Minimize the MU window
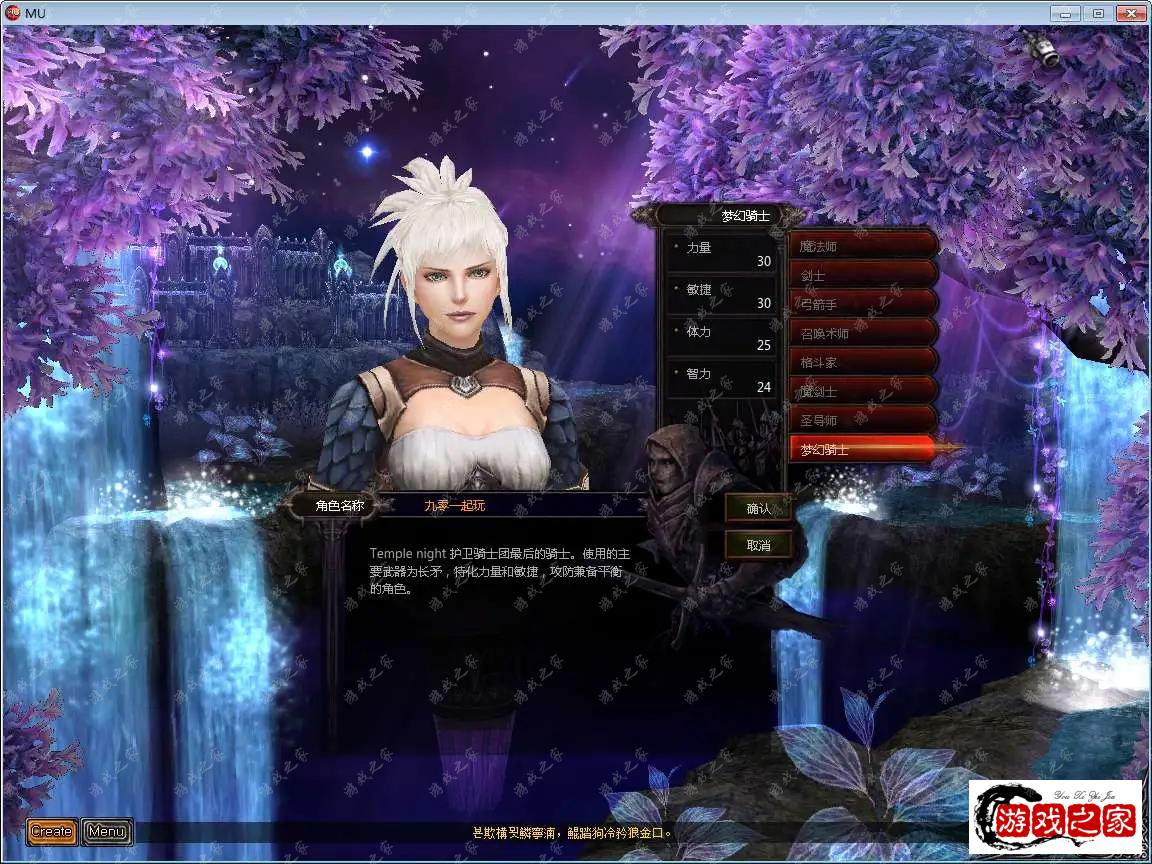Viewport: 1152px width, 864px height. tap(1066, 14)
